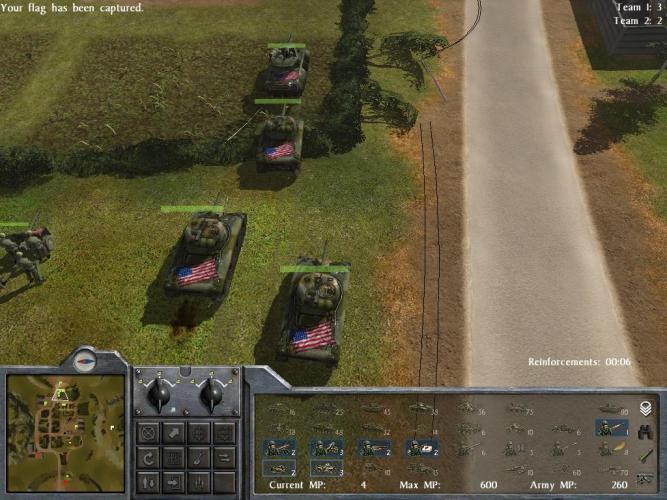Choose the crosshair attack command
The image size is (667, 500).
(199, 433)
